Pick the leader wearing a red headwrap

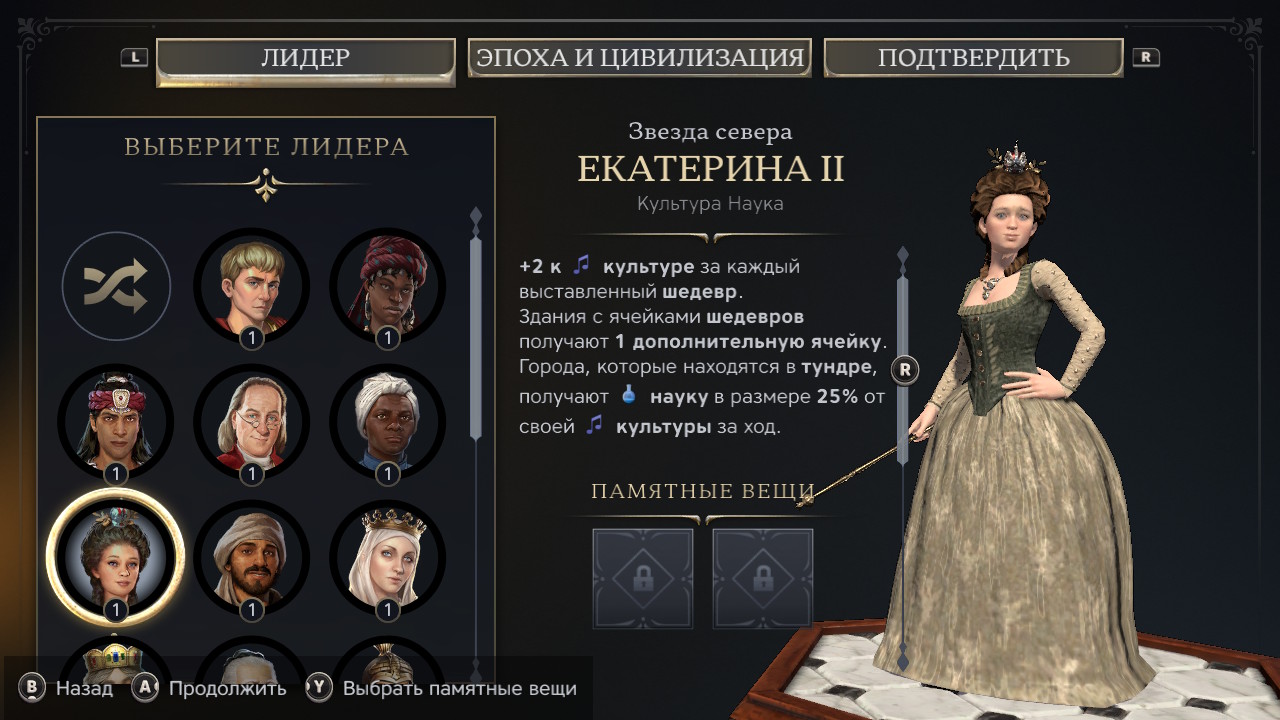[387, 286]
